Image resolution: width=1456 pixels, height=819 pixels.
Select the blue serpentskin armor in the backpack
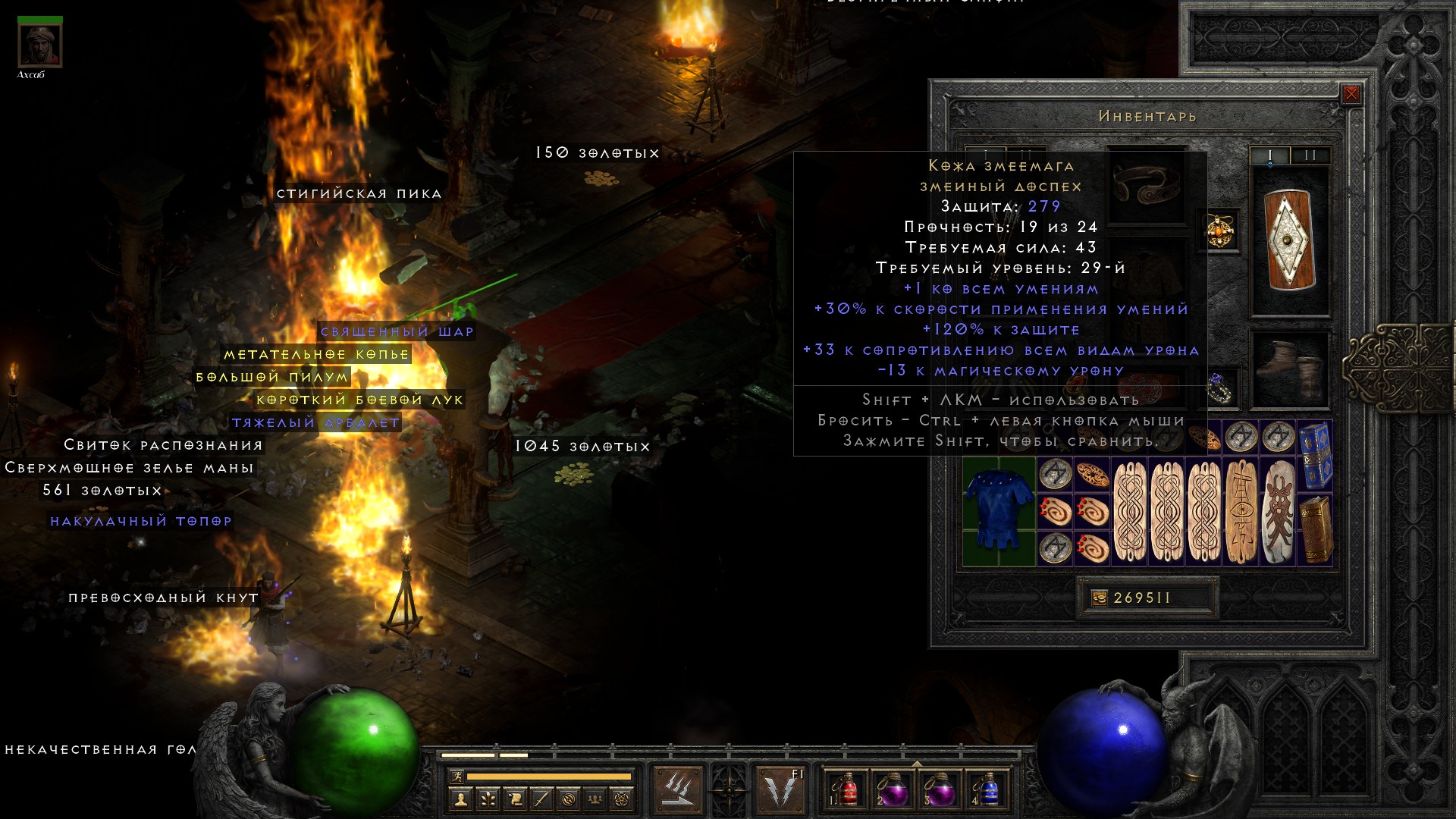point(999,510)
